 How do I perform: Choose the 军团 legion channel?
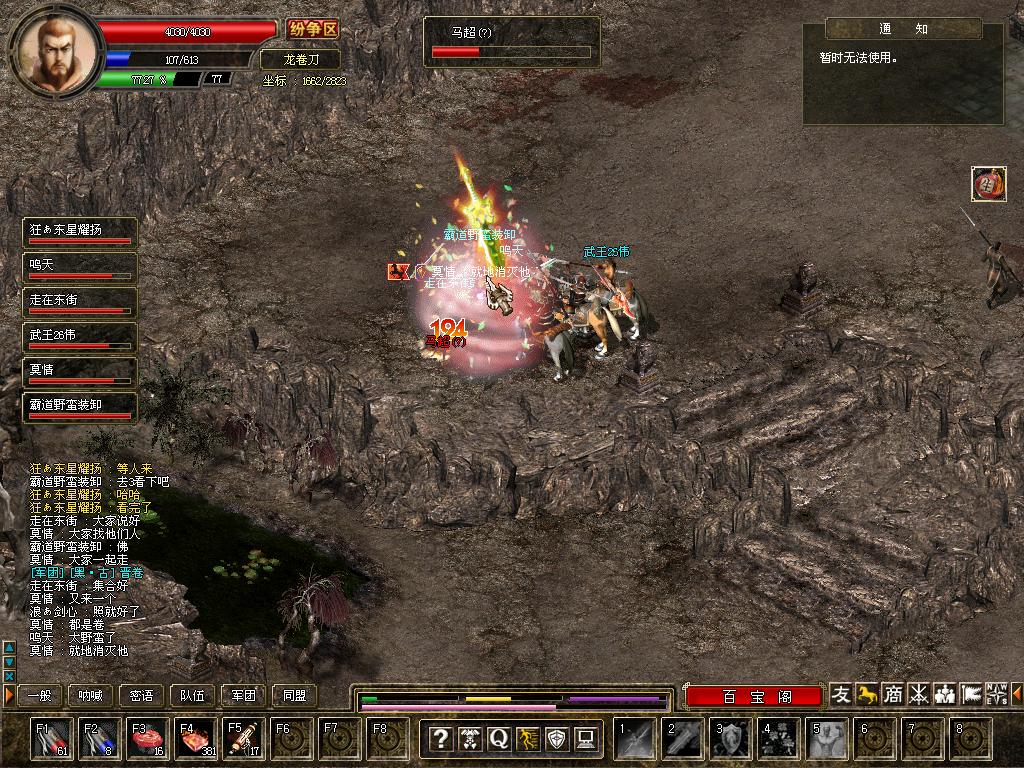(244, 696)
